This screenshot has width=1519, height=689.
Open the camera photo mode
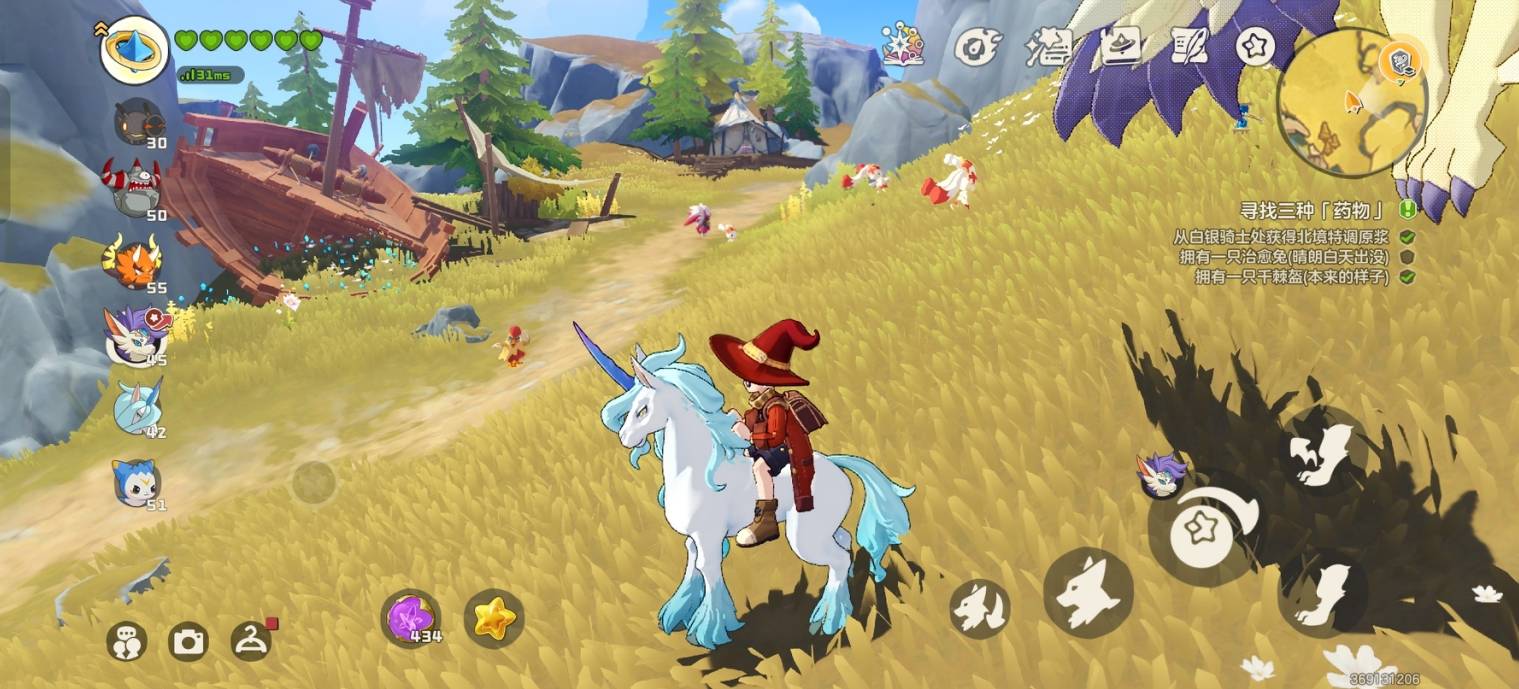(x=188, y=641)
